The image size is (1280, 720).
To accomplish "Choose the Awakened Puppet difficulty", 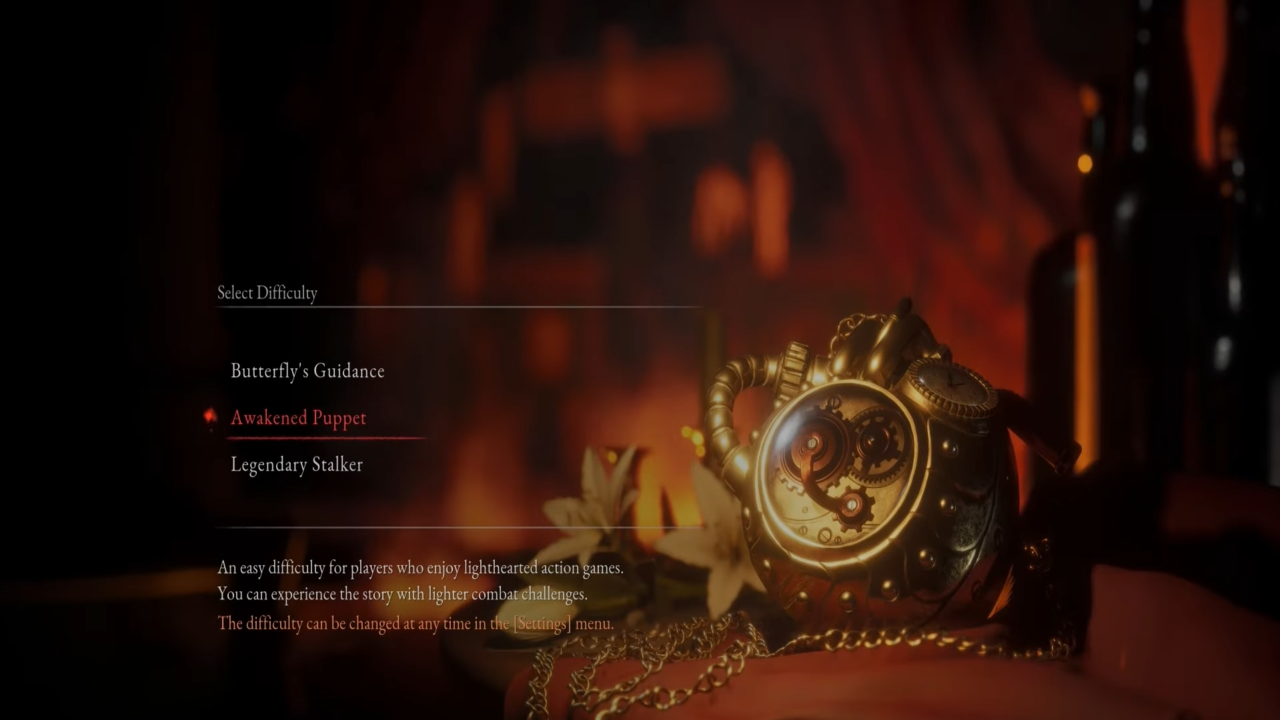I will point(298,418).
